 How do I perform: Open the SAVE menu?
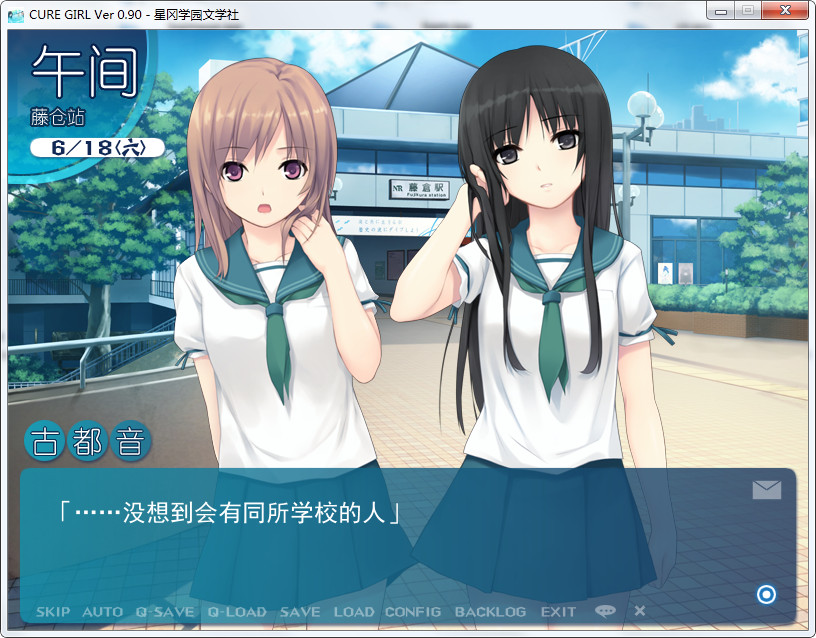(300, 611)
